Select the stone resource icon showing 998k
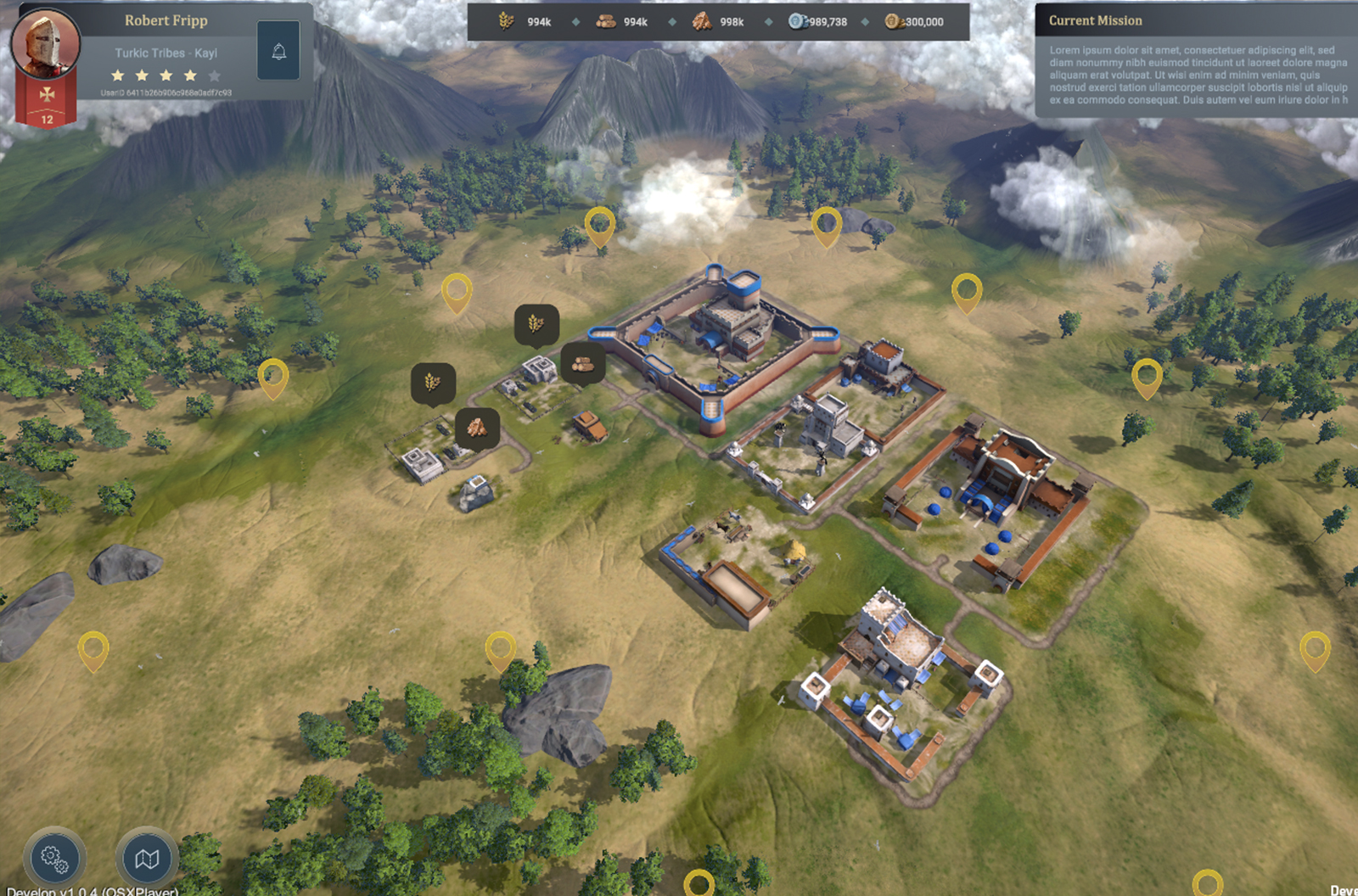Screen dimensions: 1358x896 [702, 22]
